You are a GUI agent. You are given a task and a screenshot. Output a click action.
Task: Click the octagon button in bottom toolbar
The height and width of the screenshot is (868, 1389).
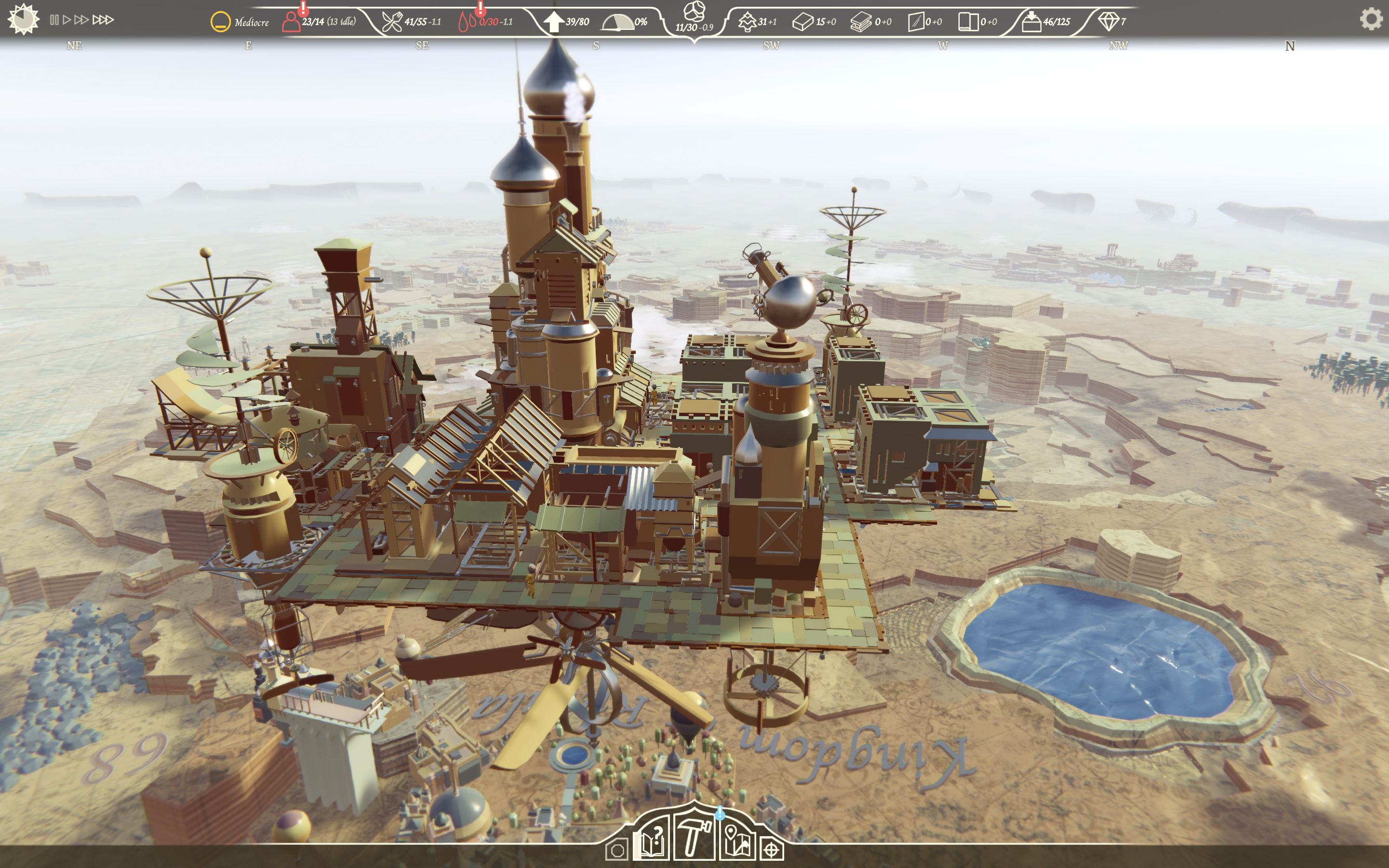pos(617,850)
